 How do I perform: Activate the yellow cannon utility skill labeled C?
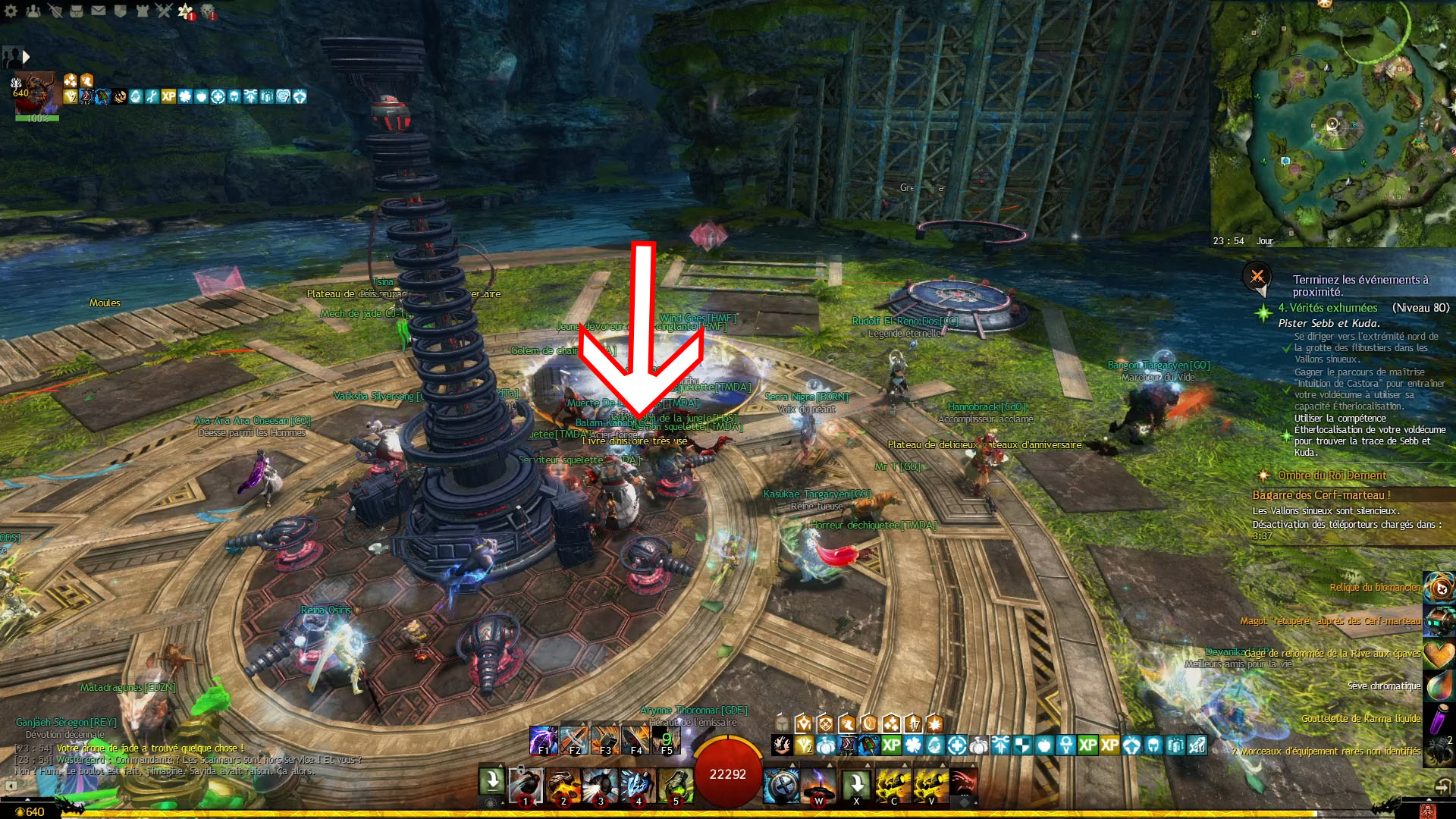[894, 786]
